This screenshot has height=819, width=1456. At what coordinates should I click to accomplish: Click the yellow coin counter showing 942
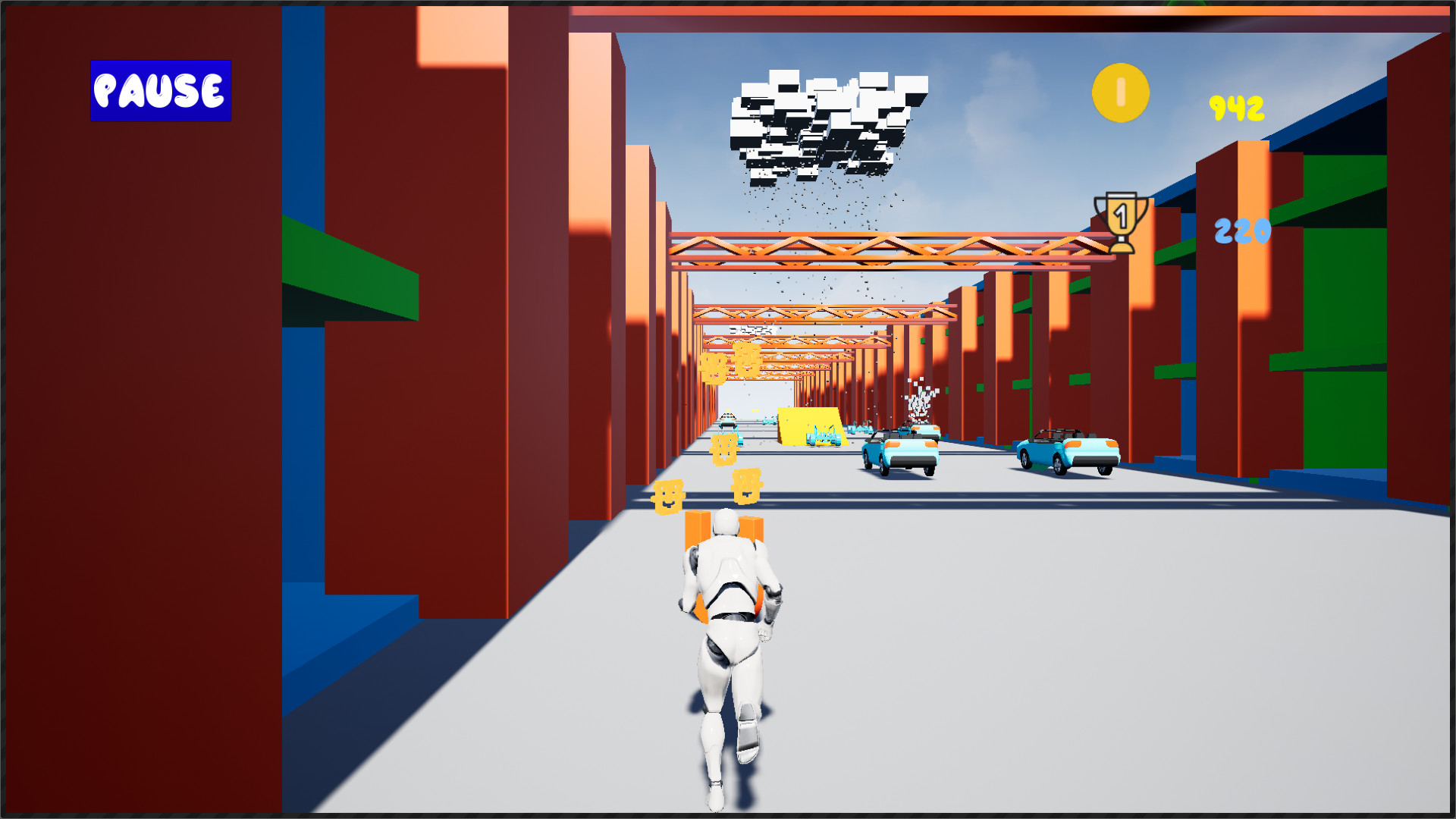point(1235,107)
